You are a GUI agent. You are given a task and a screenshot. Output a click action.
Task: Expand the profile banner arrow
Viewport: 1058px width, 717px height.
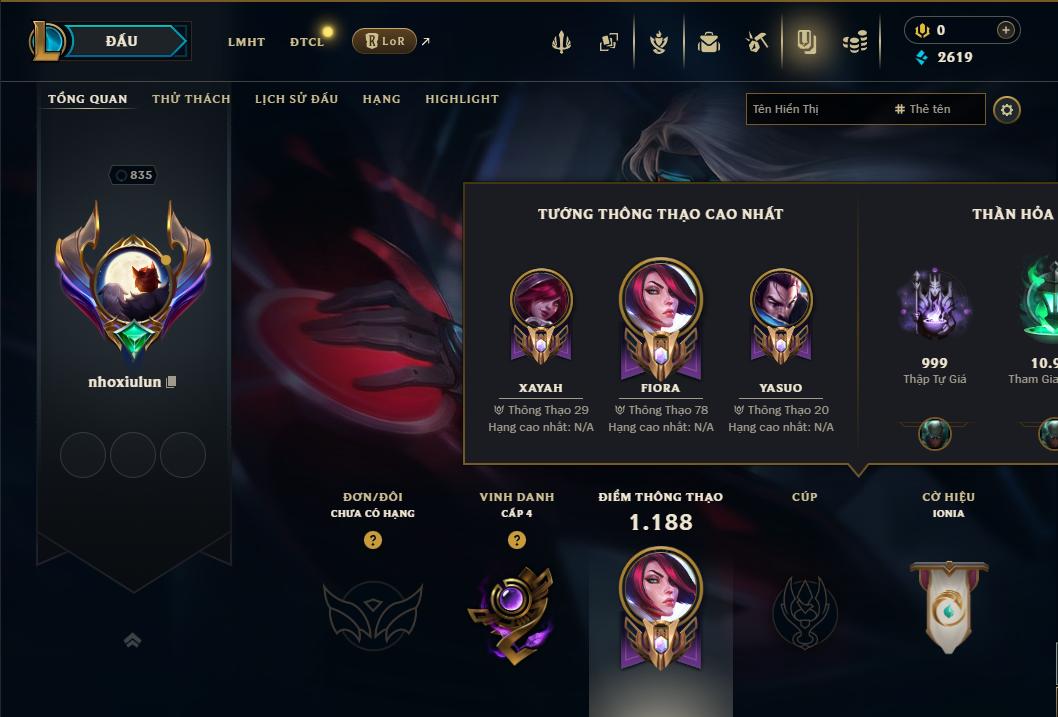point(132,640)
